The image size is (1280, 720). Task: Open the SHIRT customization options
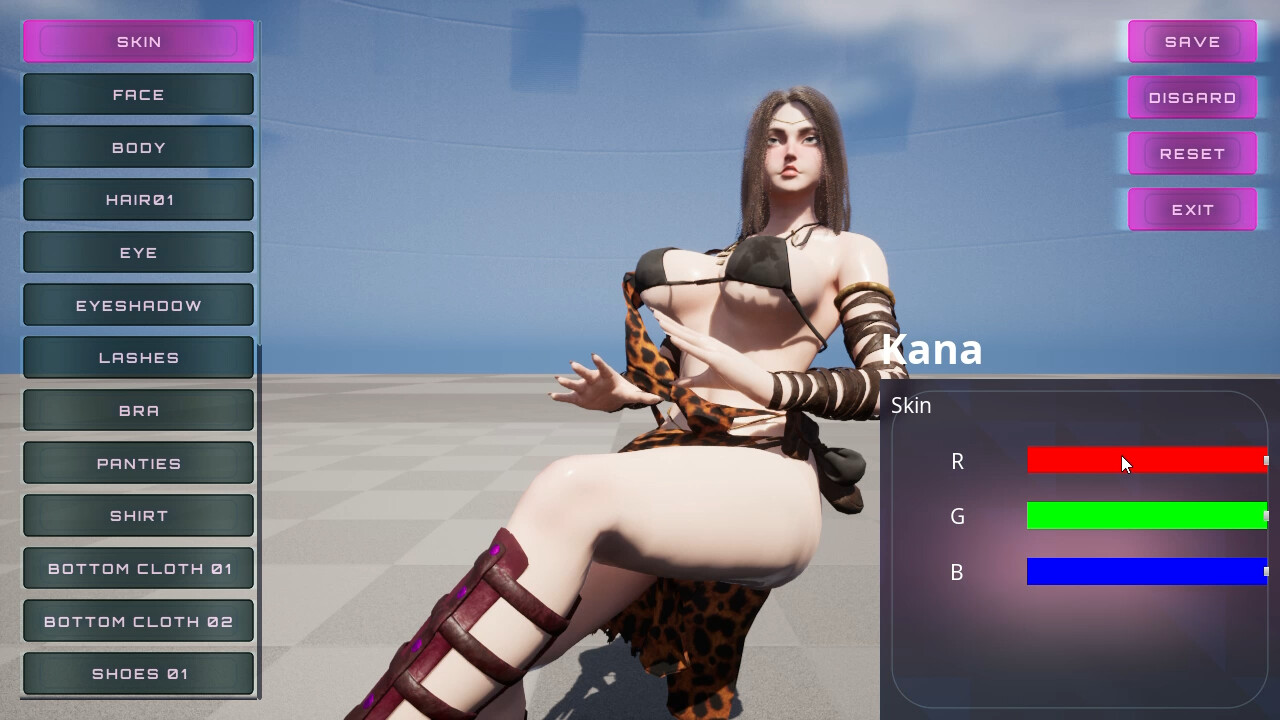click(138, 515)
